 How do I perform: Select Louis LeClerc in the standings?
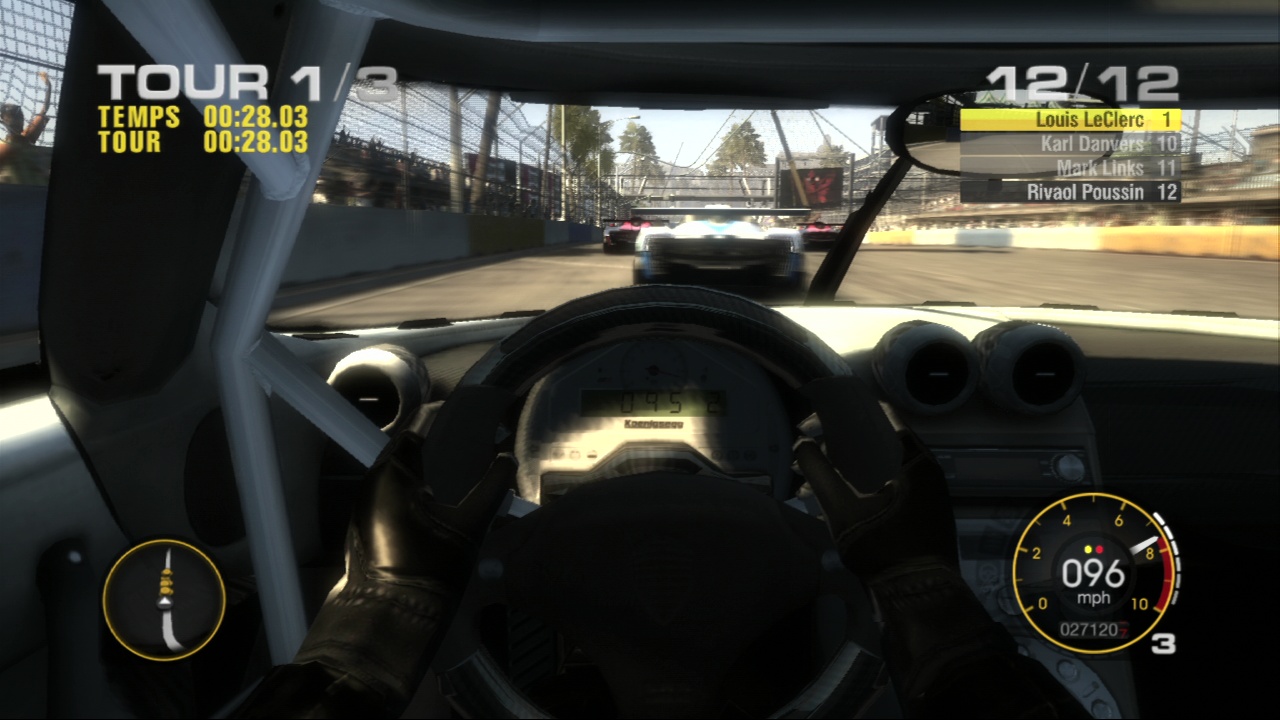click(1070, 120)
